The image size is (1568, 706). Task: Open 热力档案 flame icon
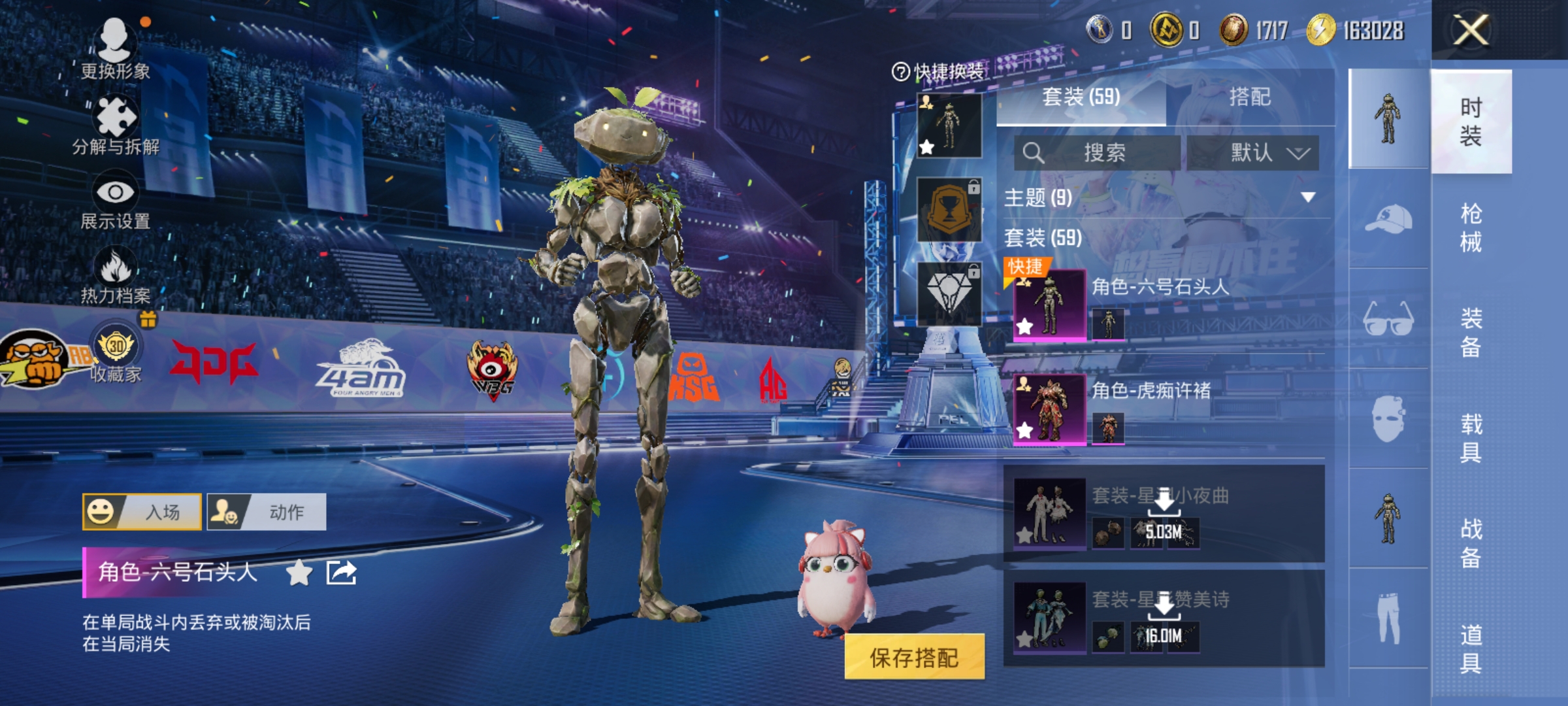pos(116,276)
